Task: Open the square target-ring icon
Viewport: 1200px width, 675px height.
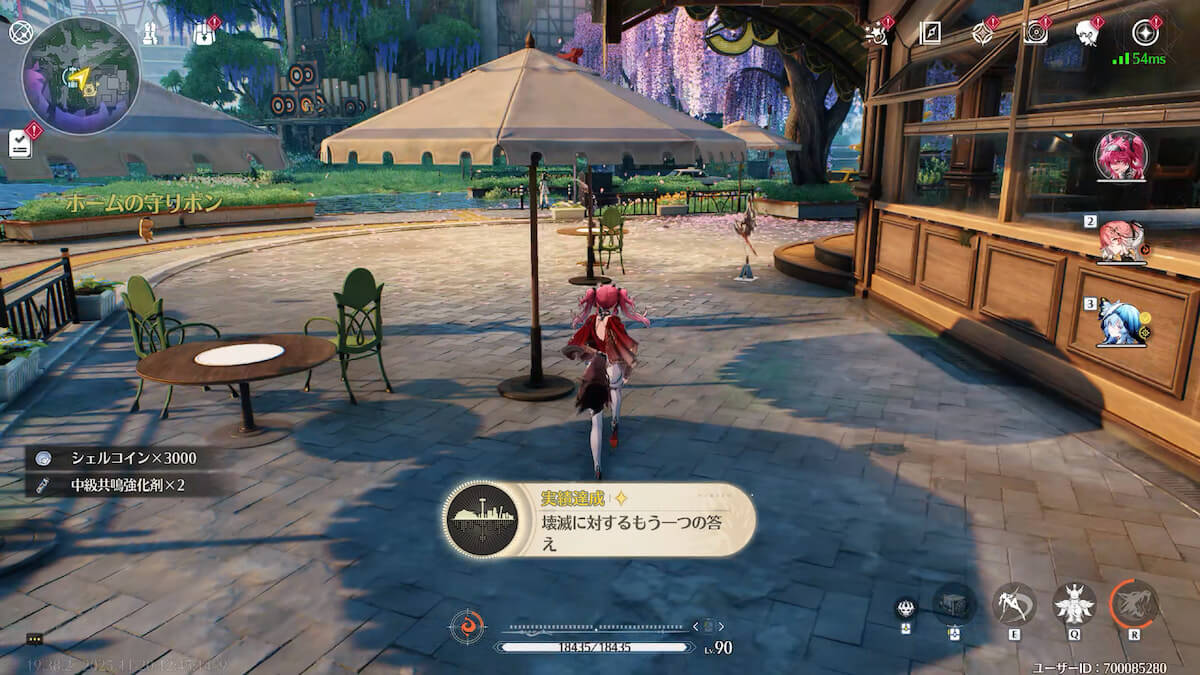Action: point(1035,33)
